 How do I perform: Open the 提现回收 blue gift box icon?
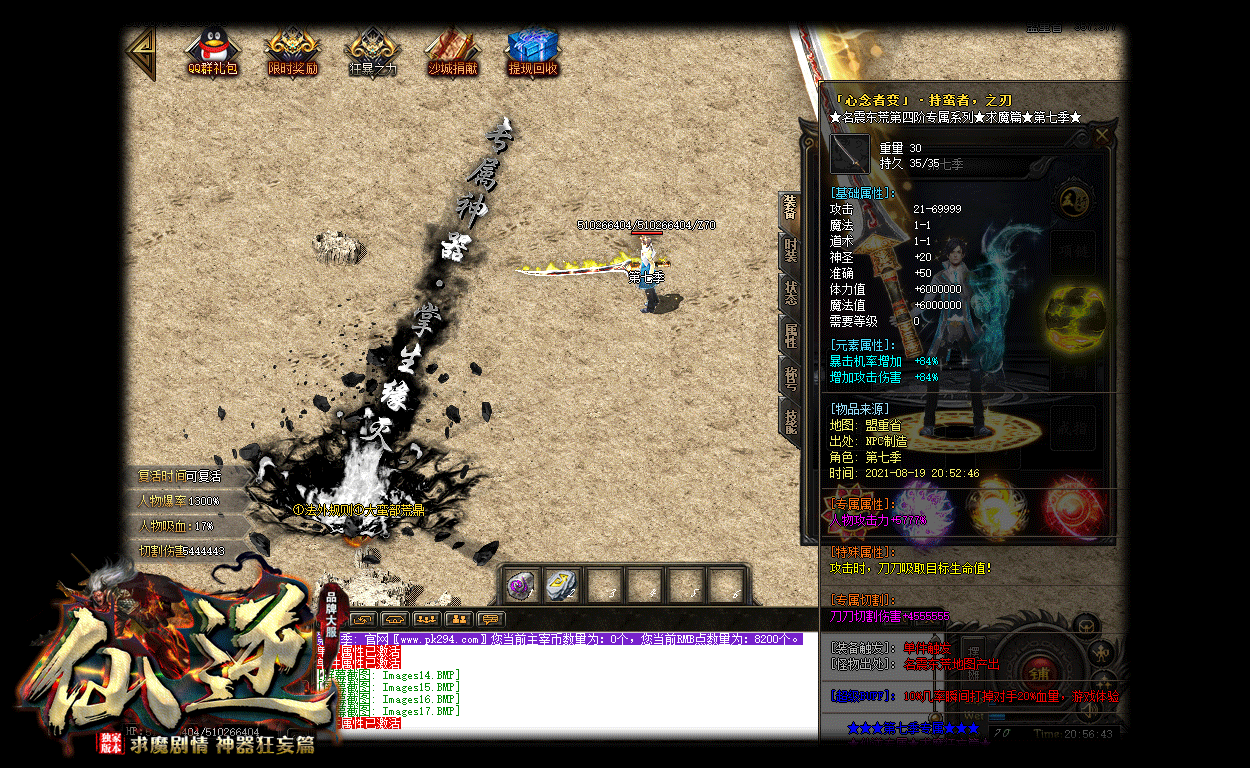[532, 52]
